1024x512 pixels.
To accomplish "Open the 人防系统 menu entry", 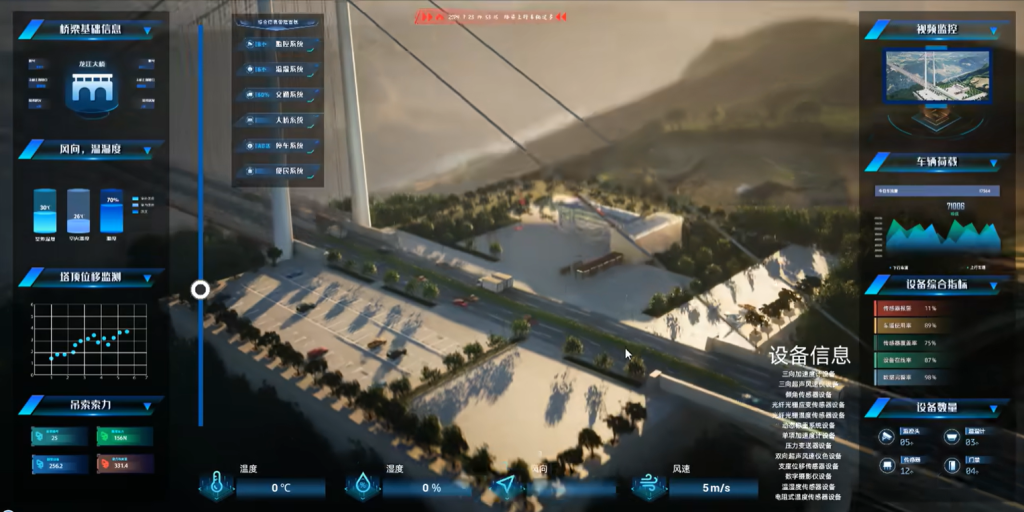I will (279, 120).
